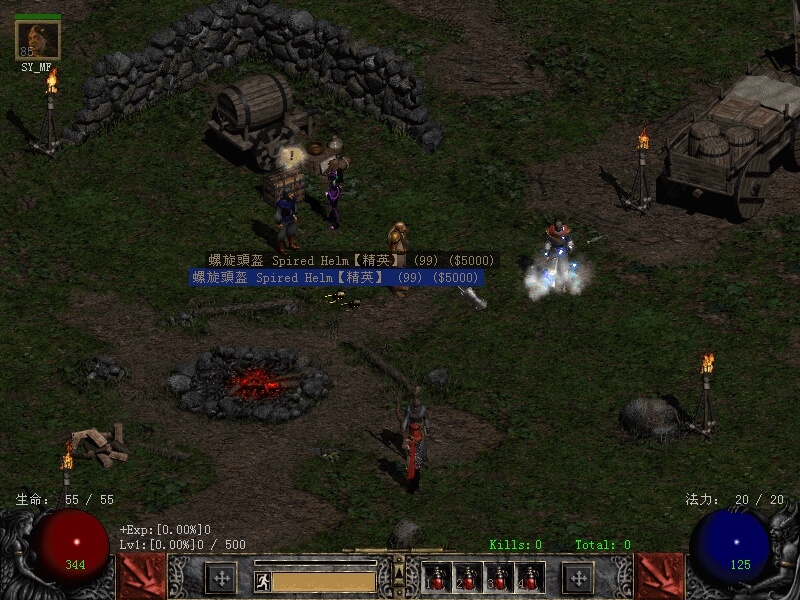Use the red potion in belt slot 4
This screenshot has width=800, height=600.
[x=530, y=579]
